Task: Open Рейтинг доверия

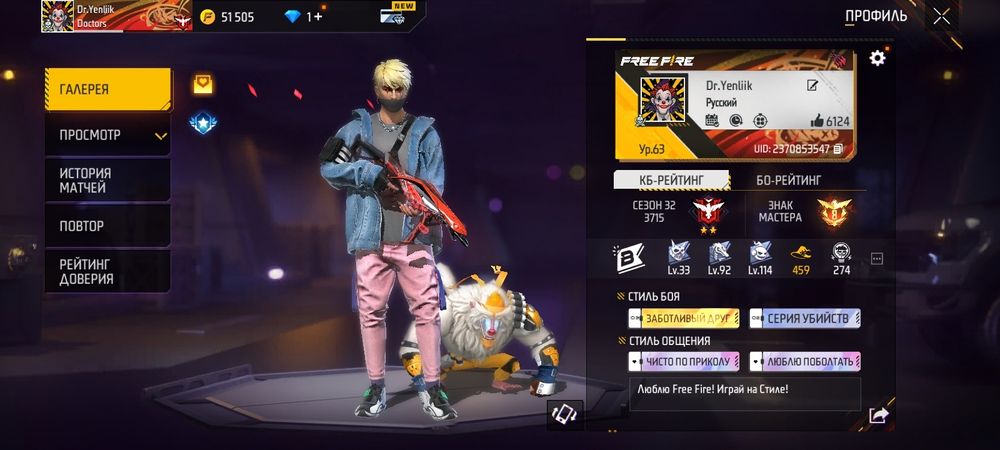Action: tap(107, 271)
